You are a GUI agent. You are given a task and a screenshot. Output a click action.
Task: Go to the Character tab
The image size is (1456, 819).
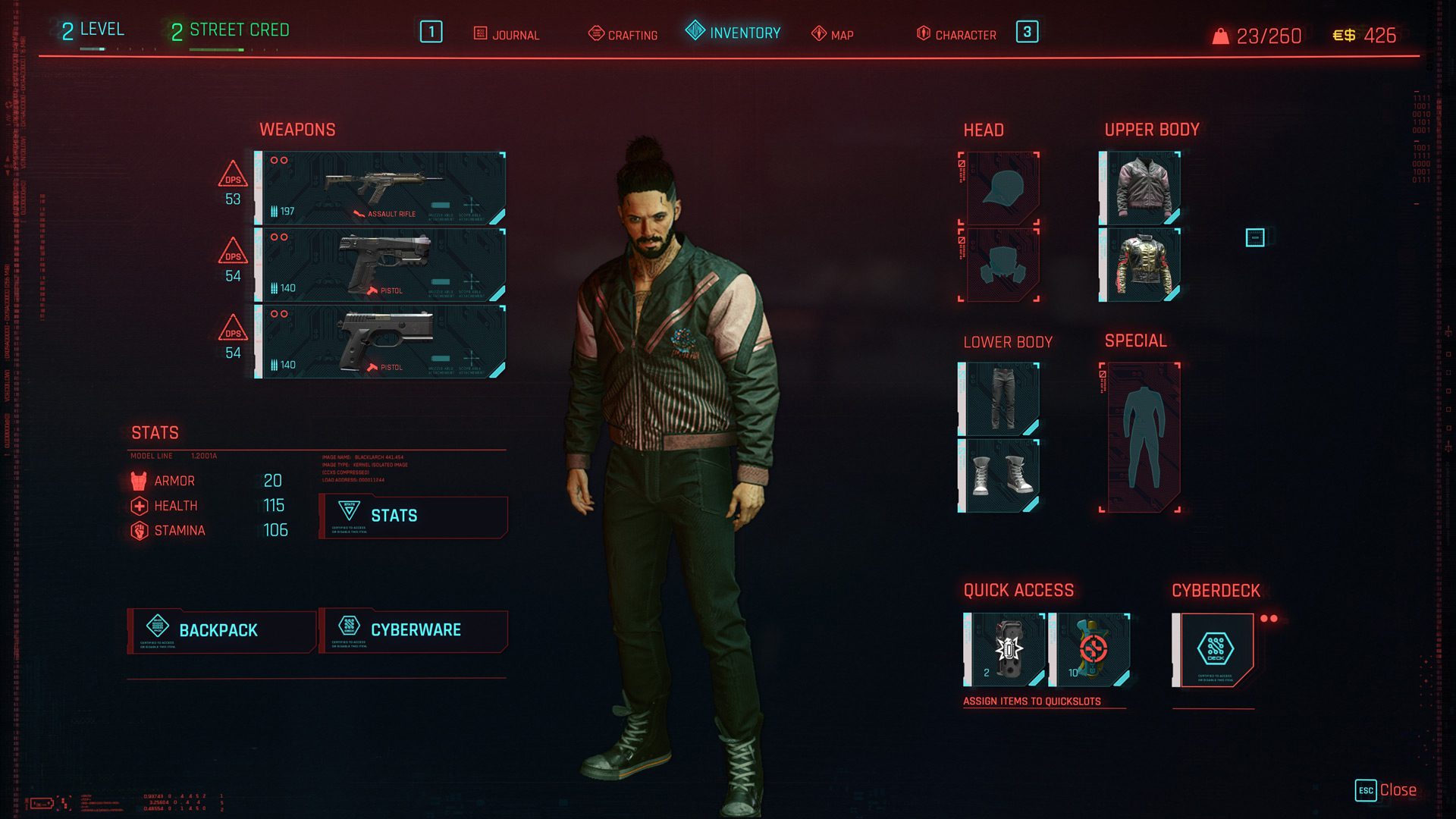pos(956,34)
